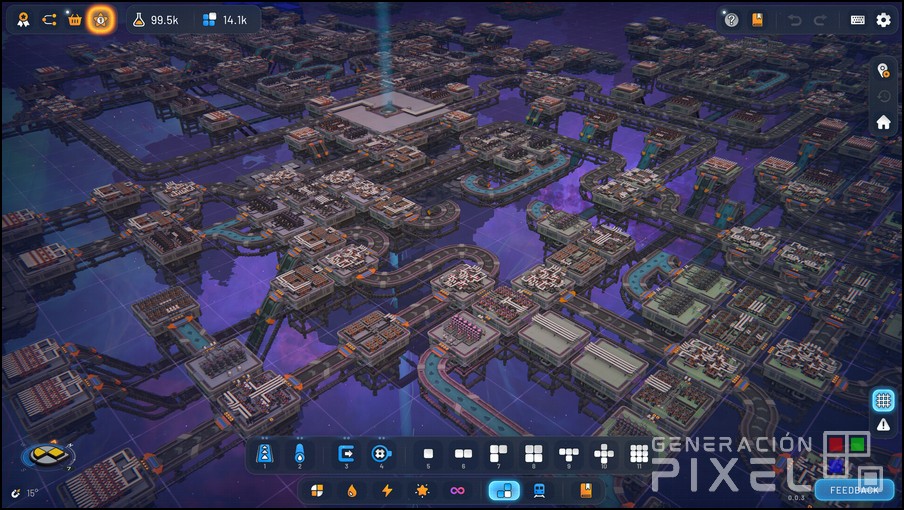Switch to the train category tab
This screenshot has height=510, width=904.
point(539,491)
